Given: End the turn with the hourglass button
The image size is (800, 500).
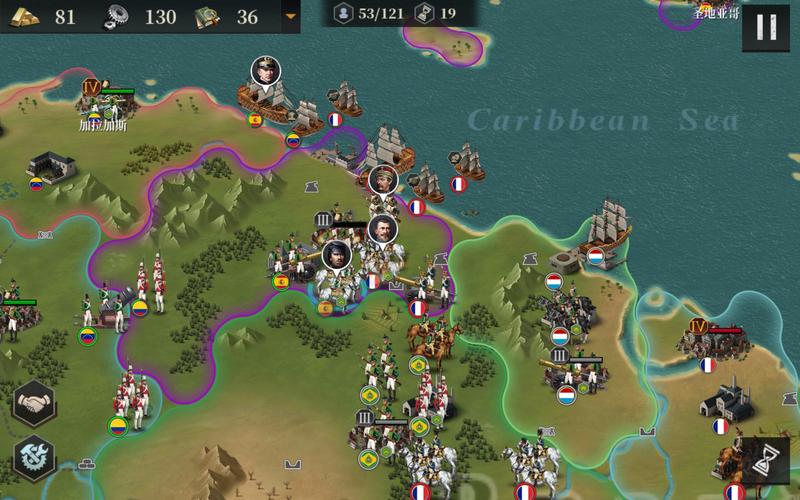Looking at the screenshot, I should 767,460.
